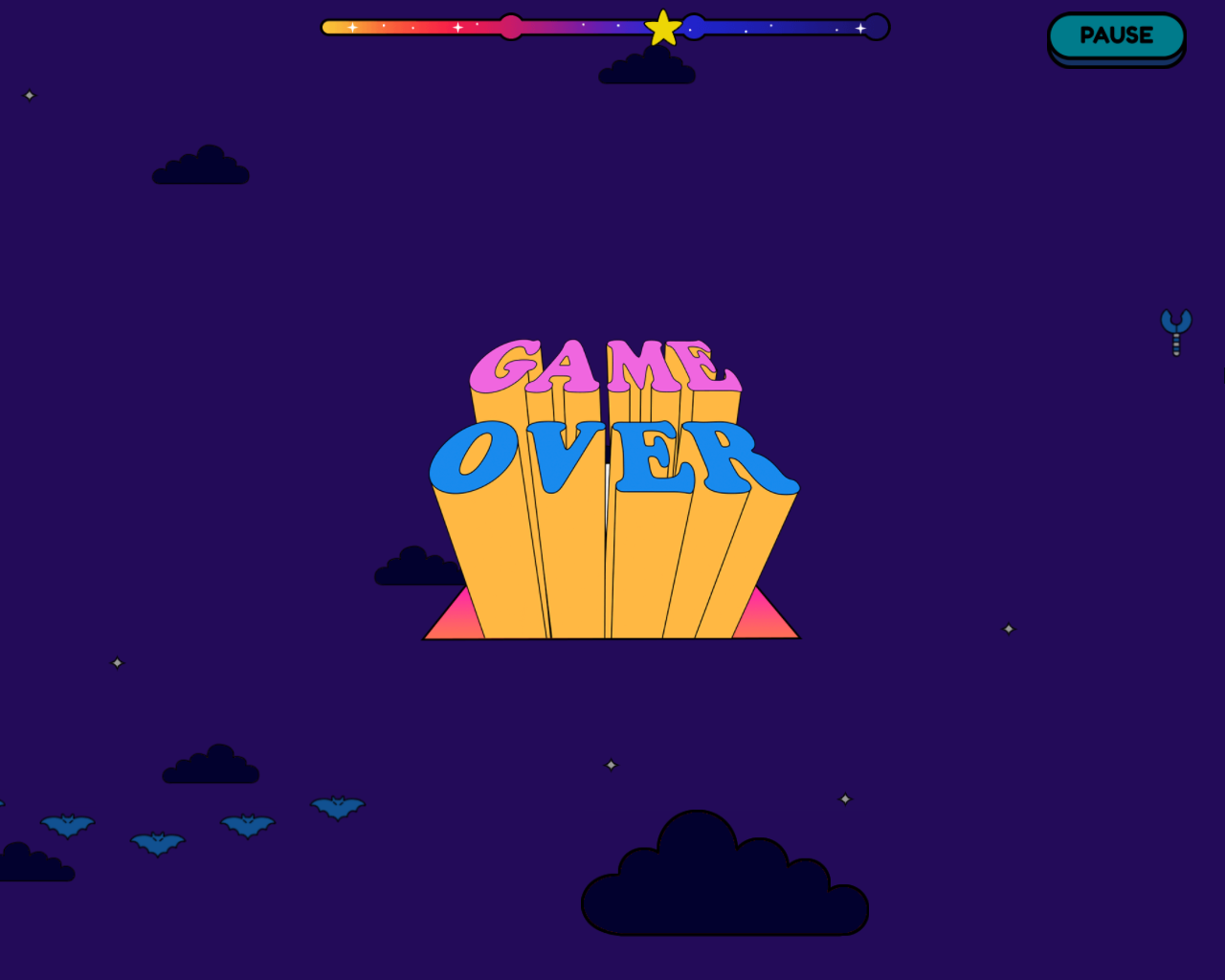Select the small cloud under the progress bar
The height and width of the screenshot is (980, 1225).
click(x=647, y=69)
